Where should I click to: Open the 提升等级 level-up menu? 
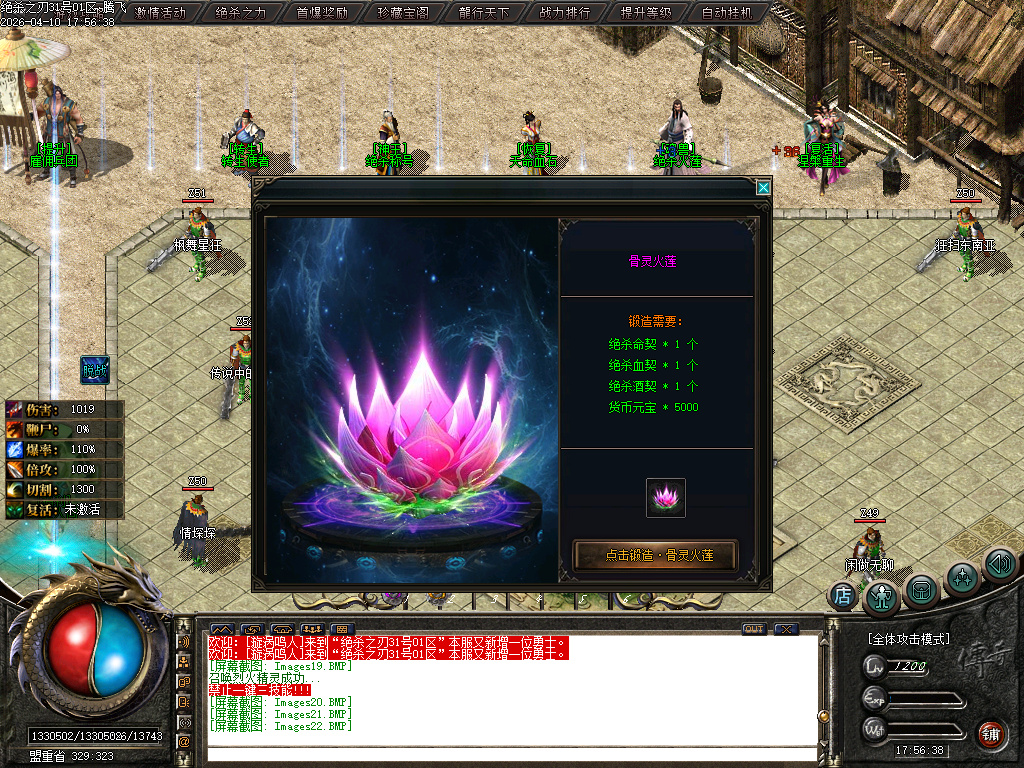646,13
